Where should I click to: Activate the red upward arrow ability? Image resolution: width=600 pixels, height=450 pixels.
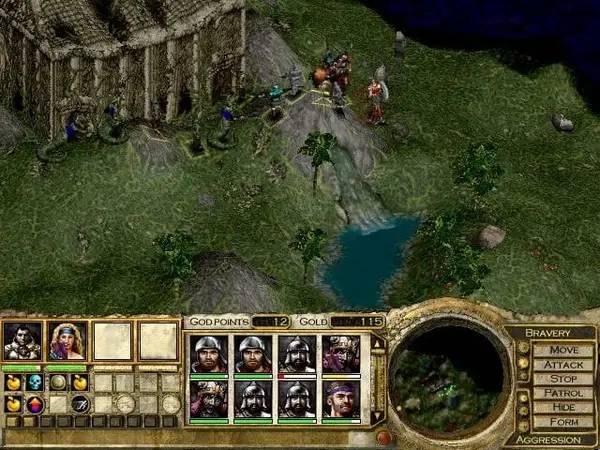(34, 404)
